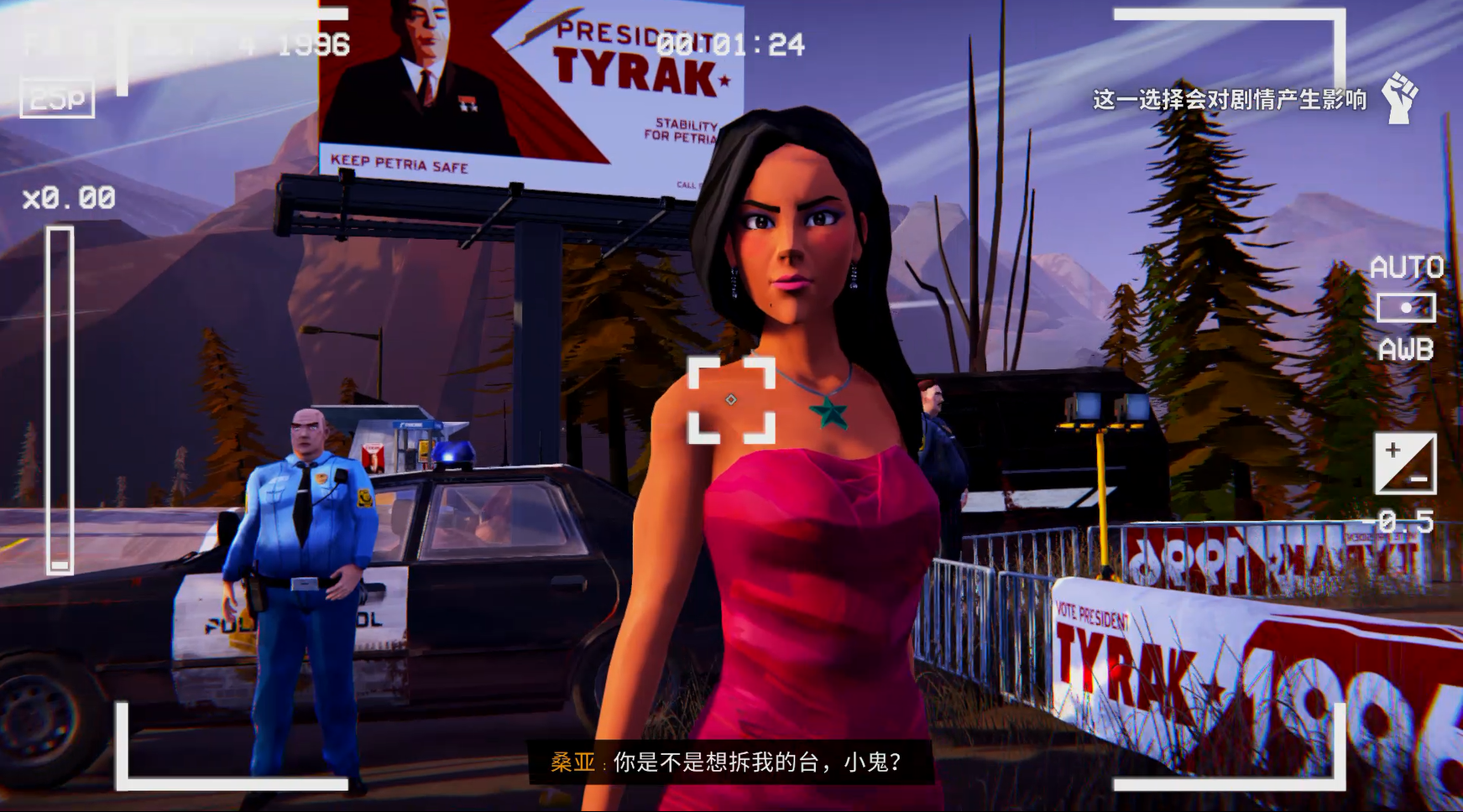Click the 25p frame rate badge
This screenshot has width=1463, height=812.
point(57,99)
